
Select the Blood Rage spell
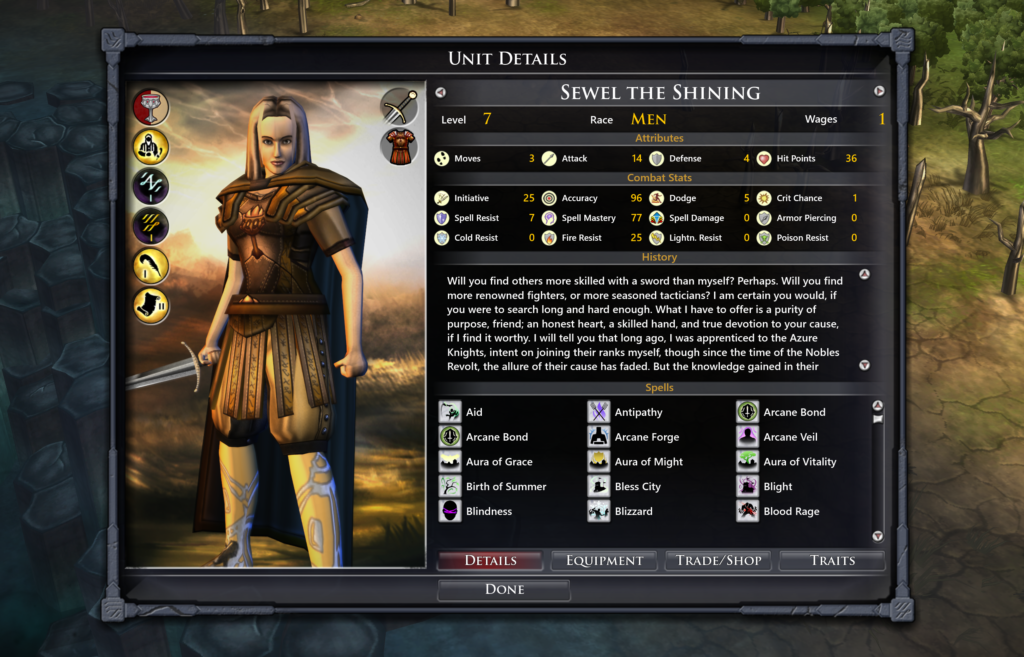coord(791,512)
